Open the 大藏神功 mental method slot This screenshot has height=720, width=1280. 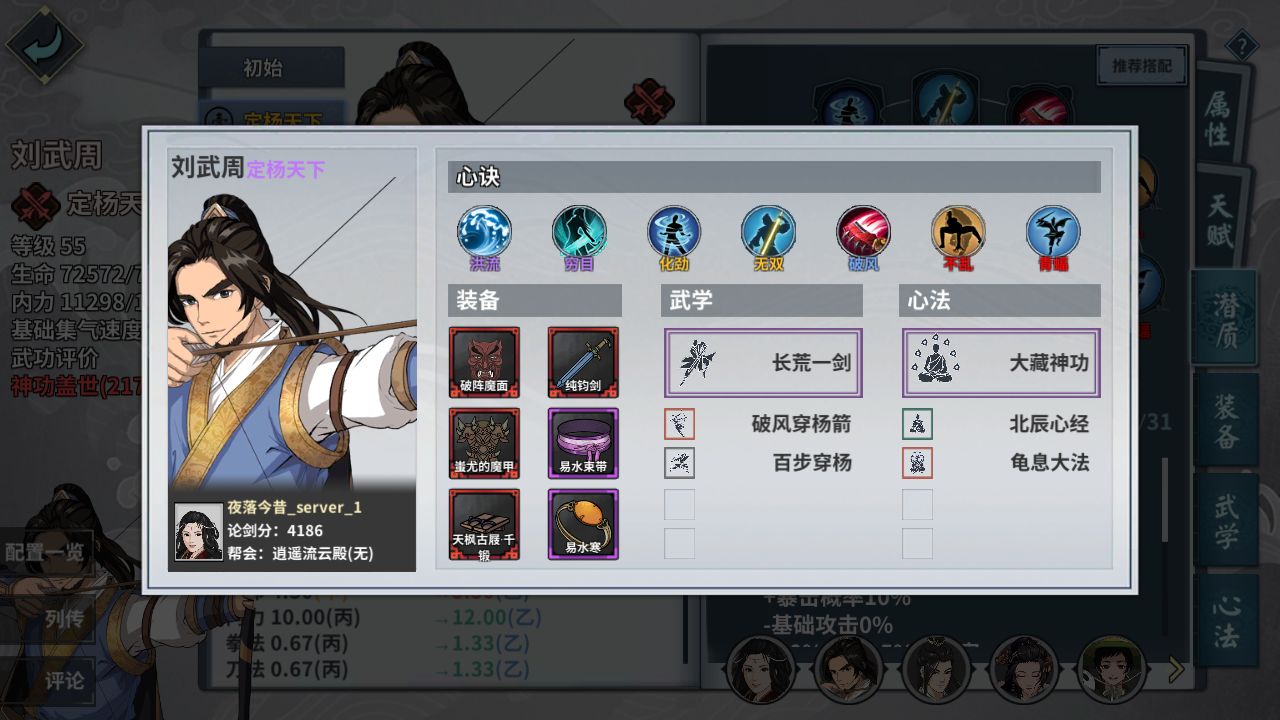(1000, 363)
